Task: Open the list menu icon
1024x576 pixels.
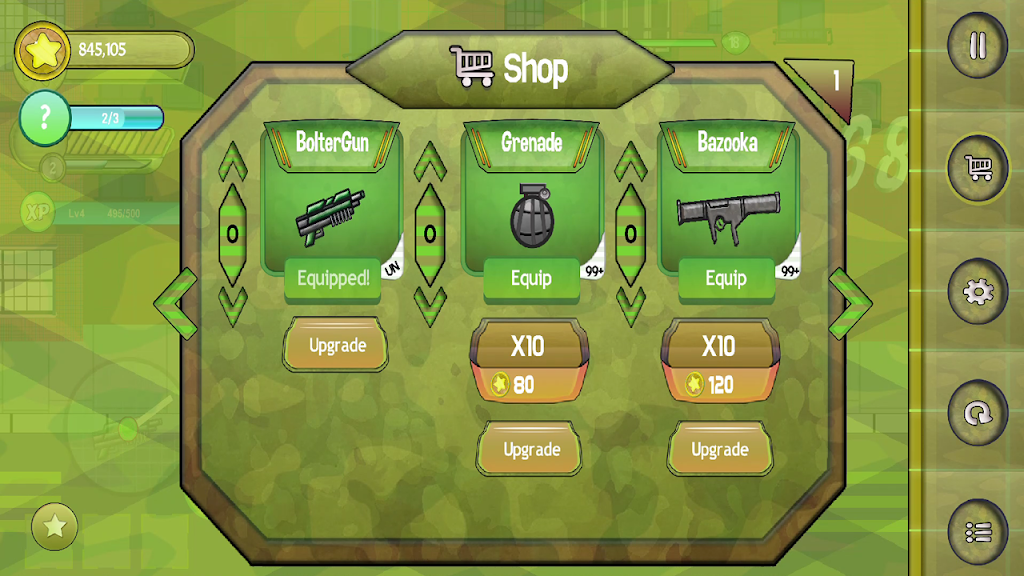Action: 977,532
